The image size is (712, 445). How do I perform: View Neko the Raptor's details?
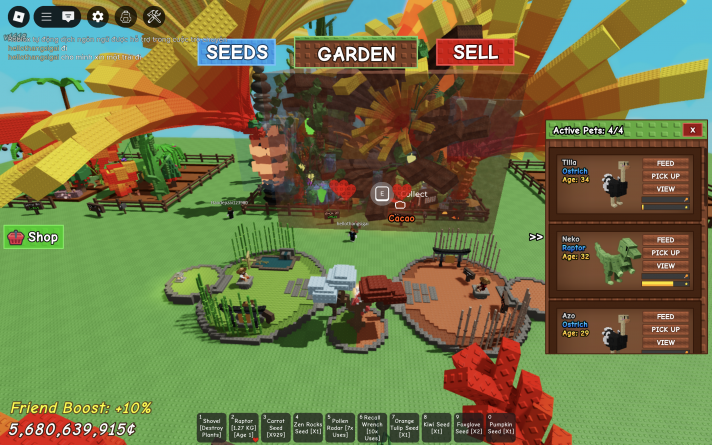(x=665, y=266)
